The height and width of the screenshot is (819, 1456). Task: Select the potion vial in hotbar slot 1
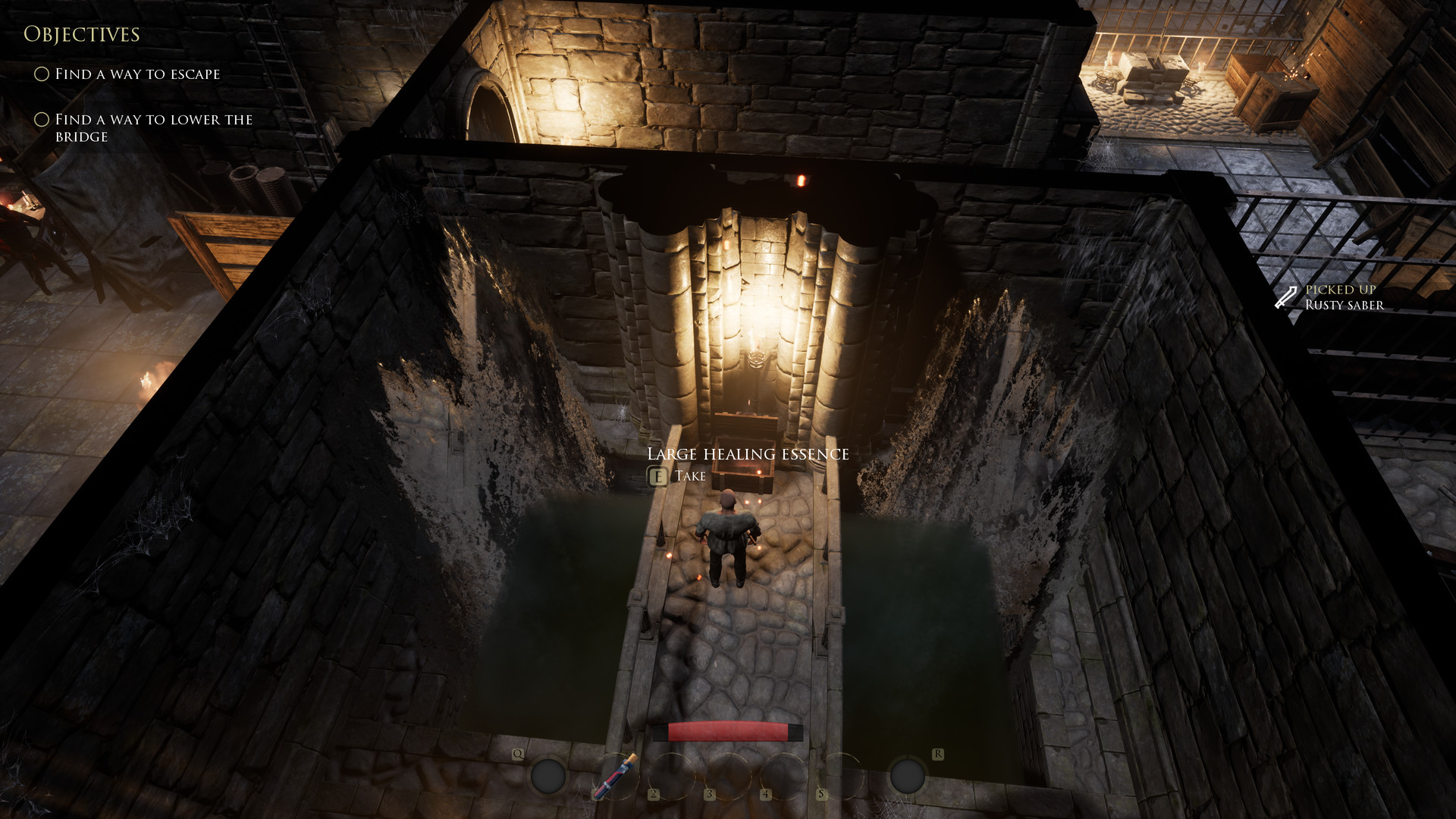click(x=615, y=775)
